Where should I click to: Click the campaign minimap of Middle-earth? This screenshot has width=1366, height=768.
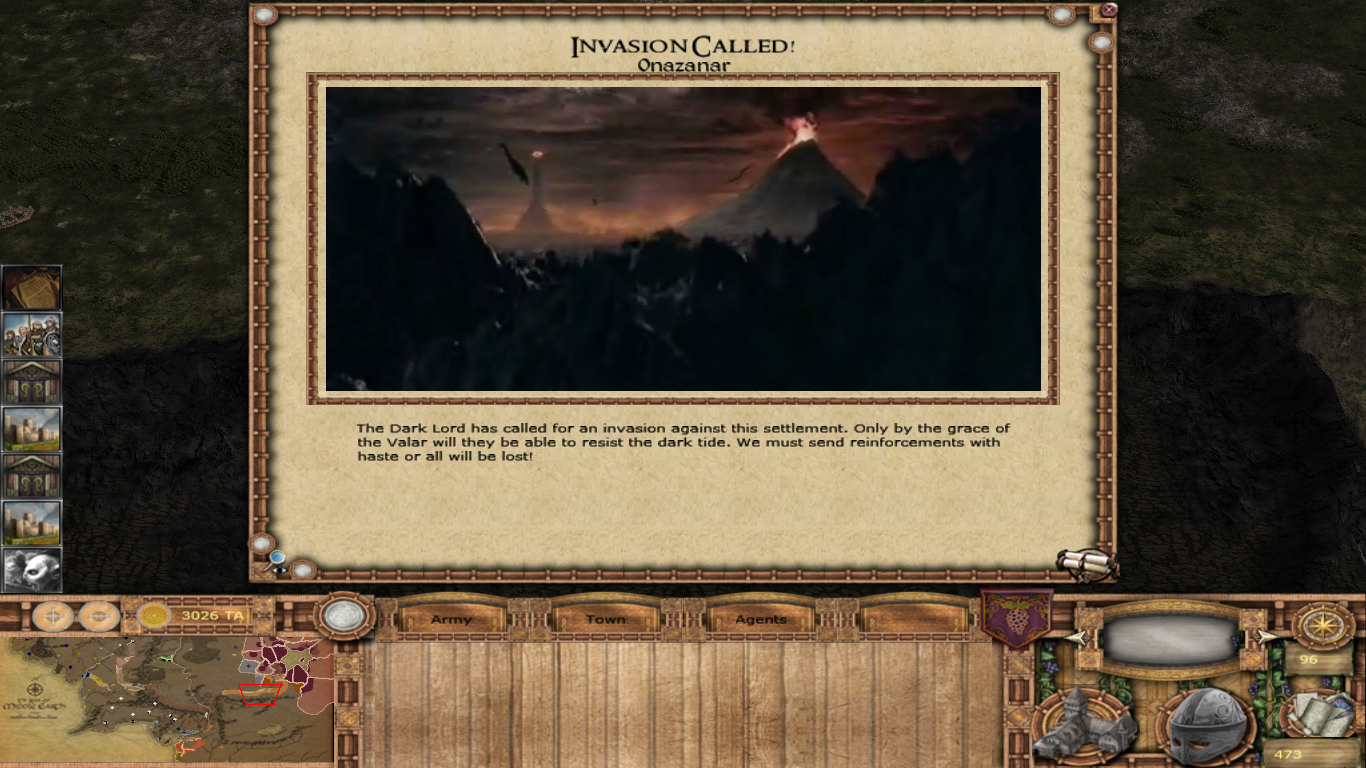[167, 699]
